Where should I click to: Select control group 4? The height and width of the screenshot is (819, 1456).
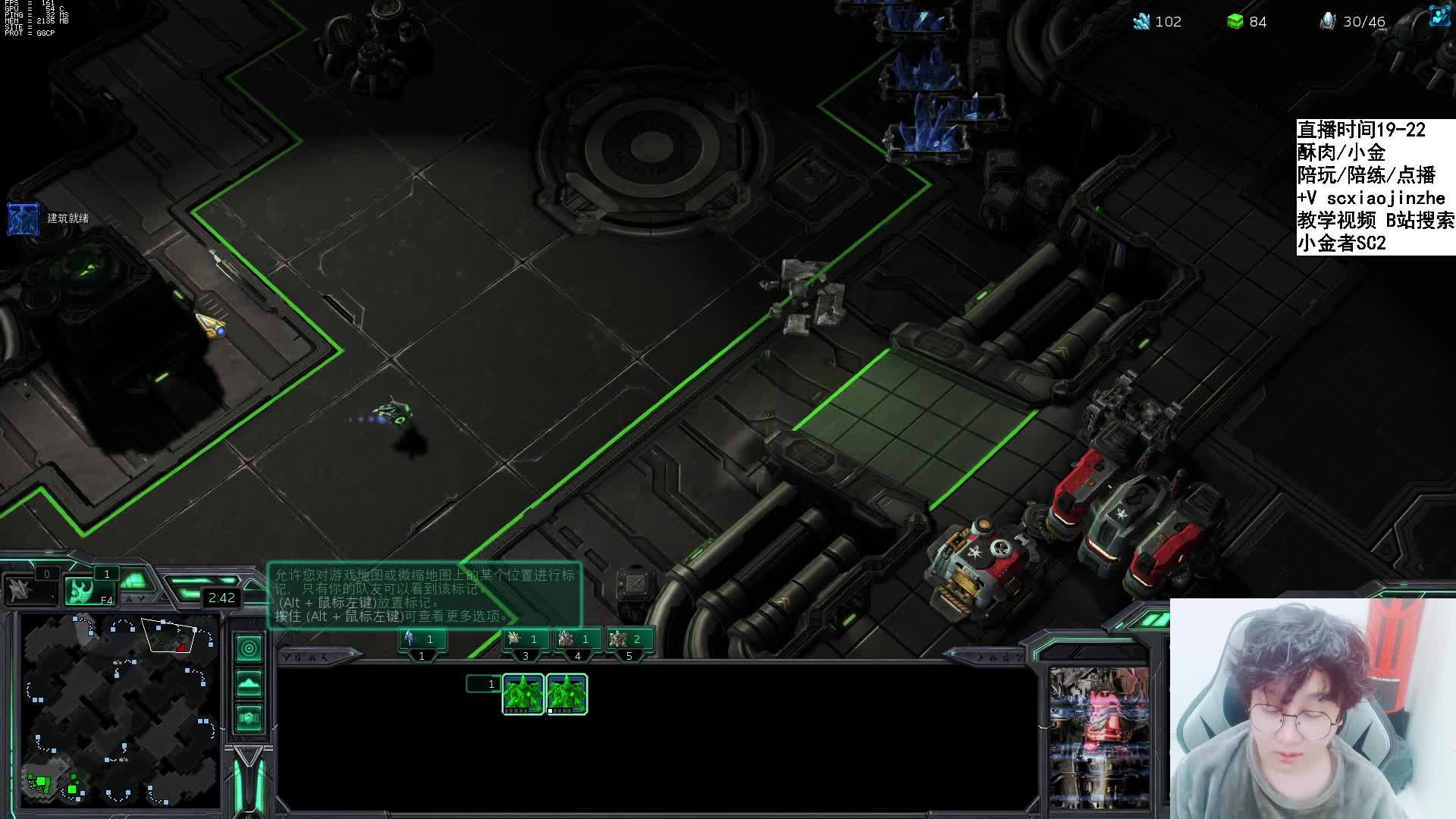click(x=577, y=640)
